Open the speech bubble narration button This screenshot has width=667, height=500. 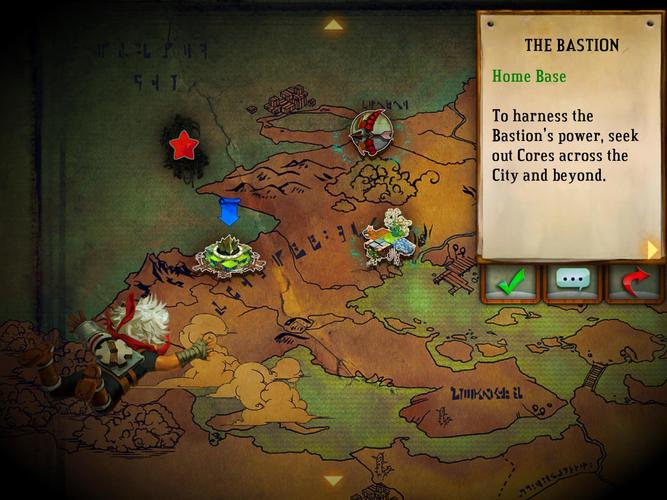(x=573, y=283)
